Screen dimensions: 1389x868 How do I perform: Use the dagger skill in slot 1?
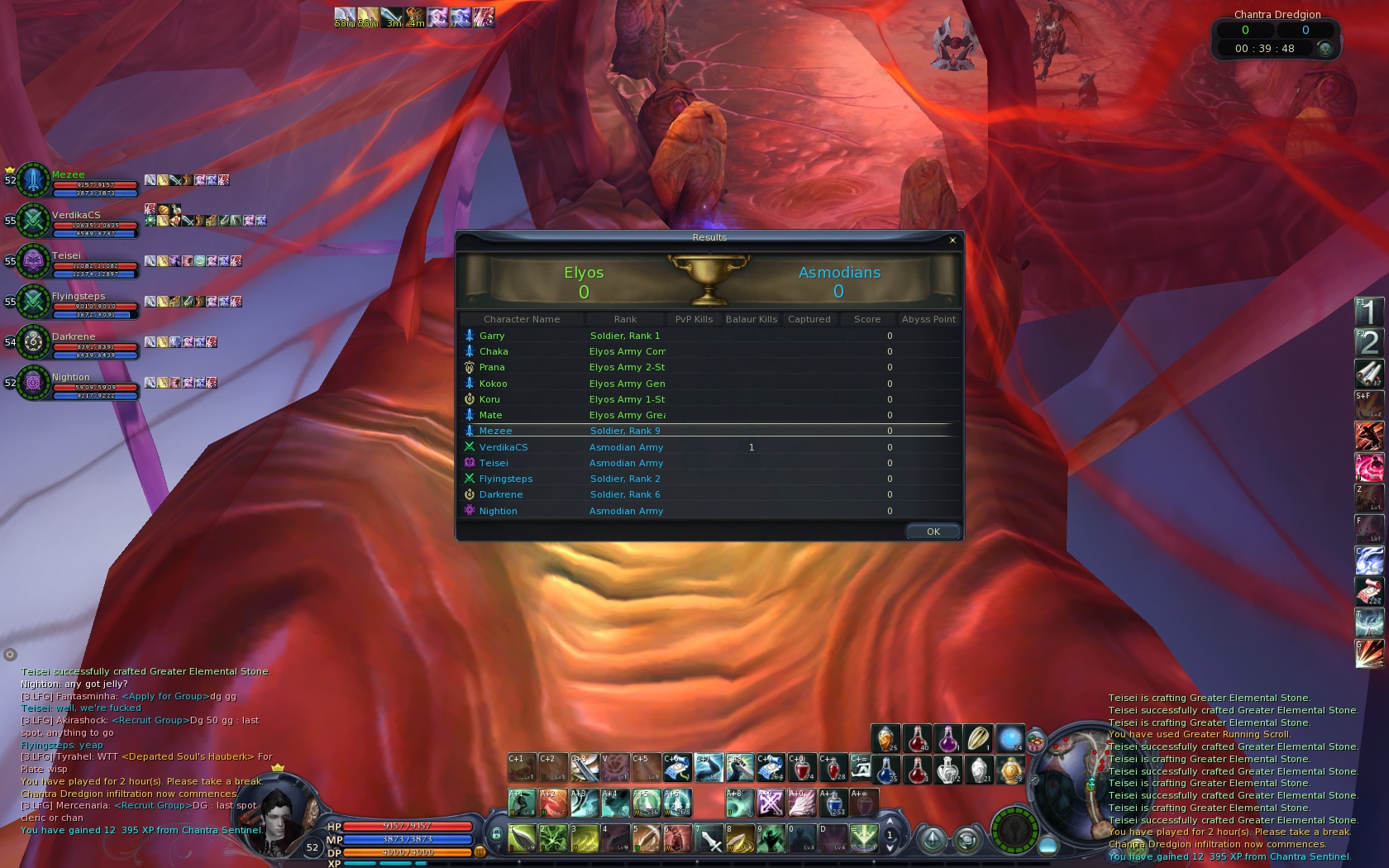[523, 838]
